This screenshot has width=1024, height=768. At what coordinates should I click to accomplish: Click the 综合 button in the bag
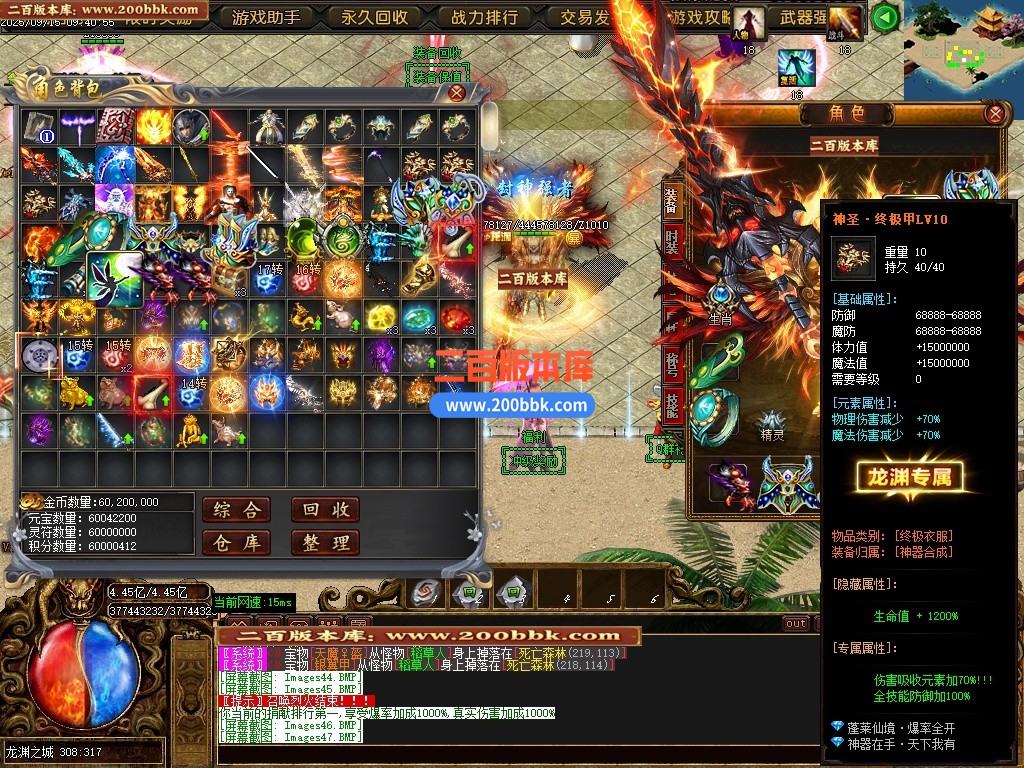tap(236, 510)
